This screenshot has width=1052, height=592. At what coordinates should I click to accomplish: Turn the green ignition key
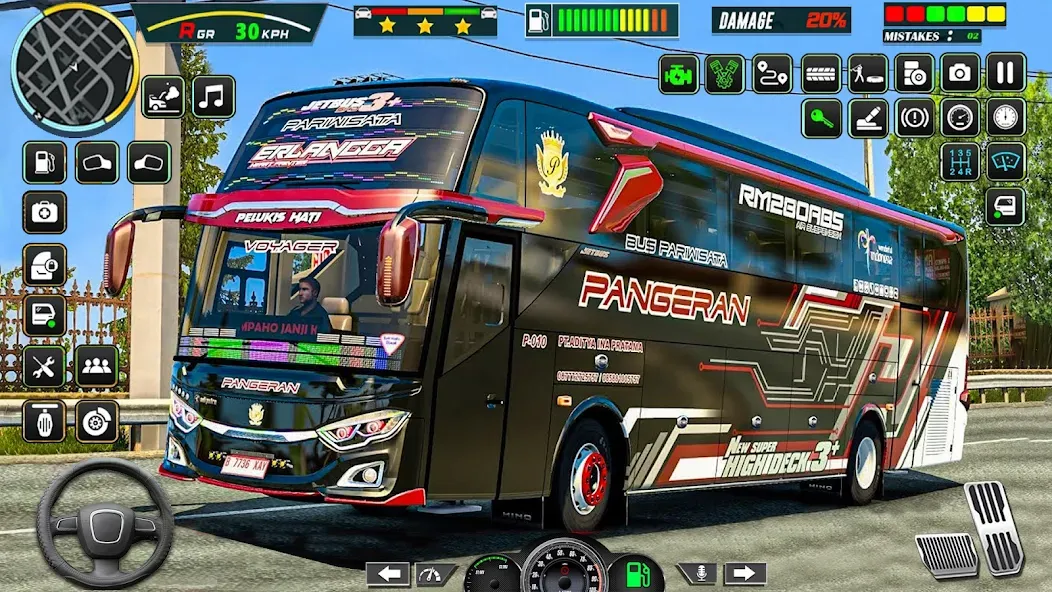[x=821, y=118]
